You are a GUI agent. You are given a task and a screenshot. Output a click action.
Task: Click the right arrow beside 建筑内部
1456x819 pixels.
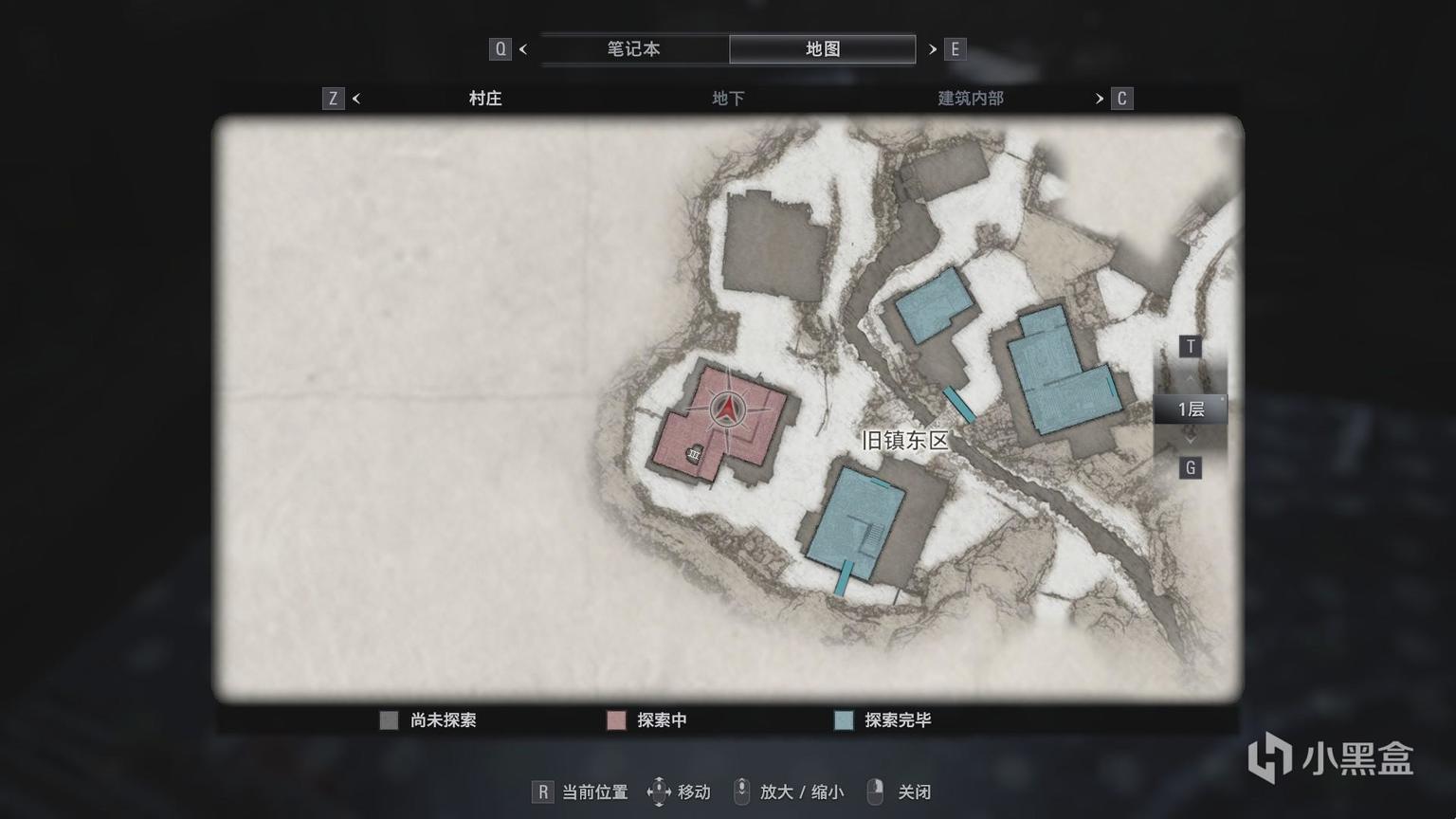click(x=1100, y=99)
